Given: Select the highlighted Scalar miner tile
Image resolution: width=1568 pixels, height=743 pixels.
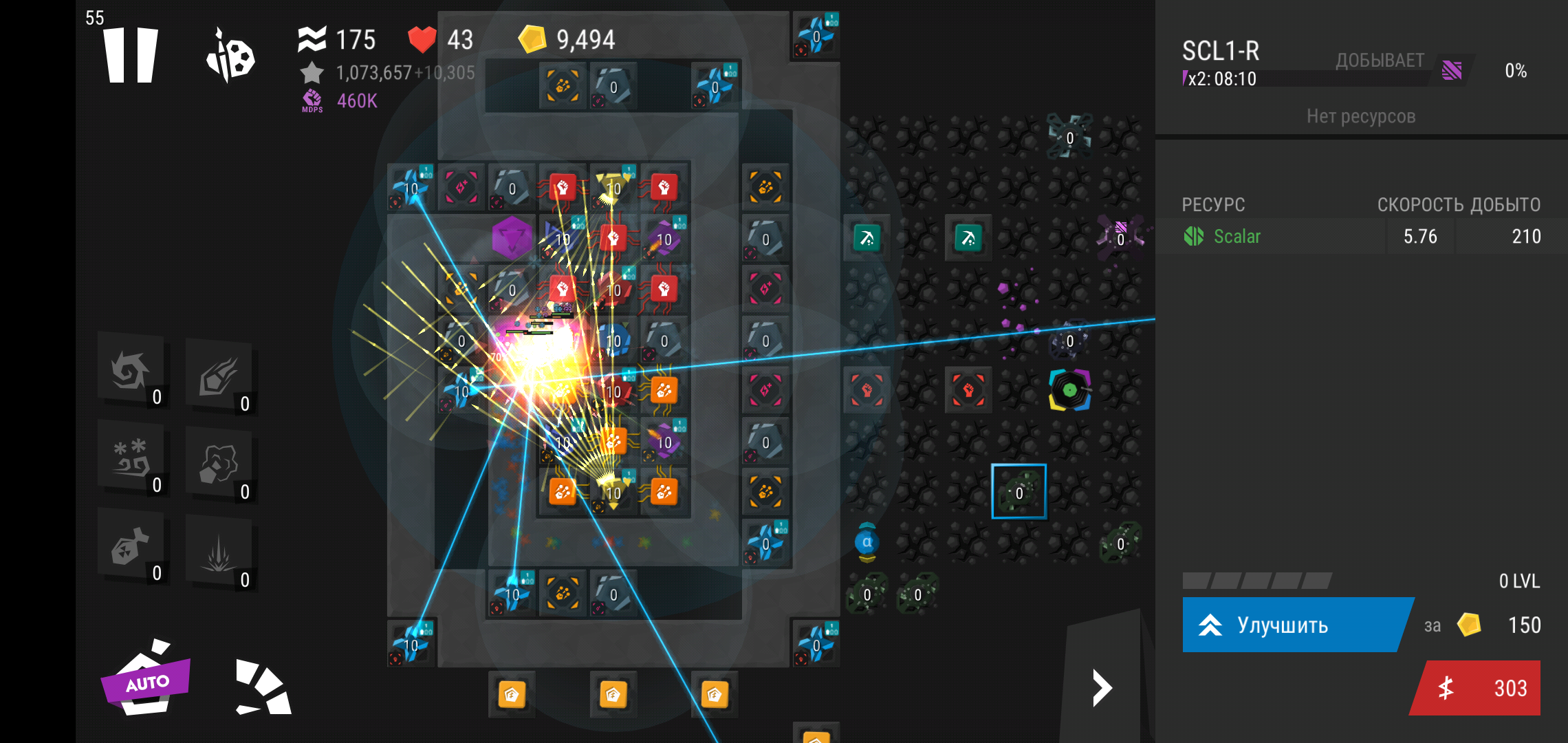Looking at the screenshot, I should (x=1019, y=491).
